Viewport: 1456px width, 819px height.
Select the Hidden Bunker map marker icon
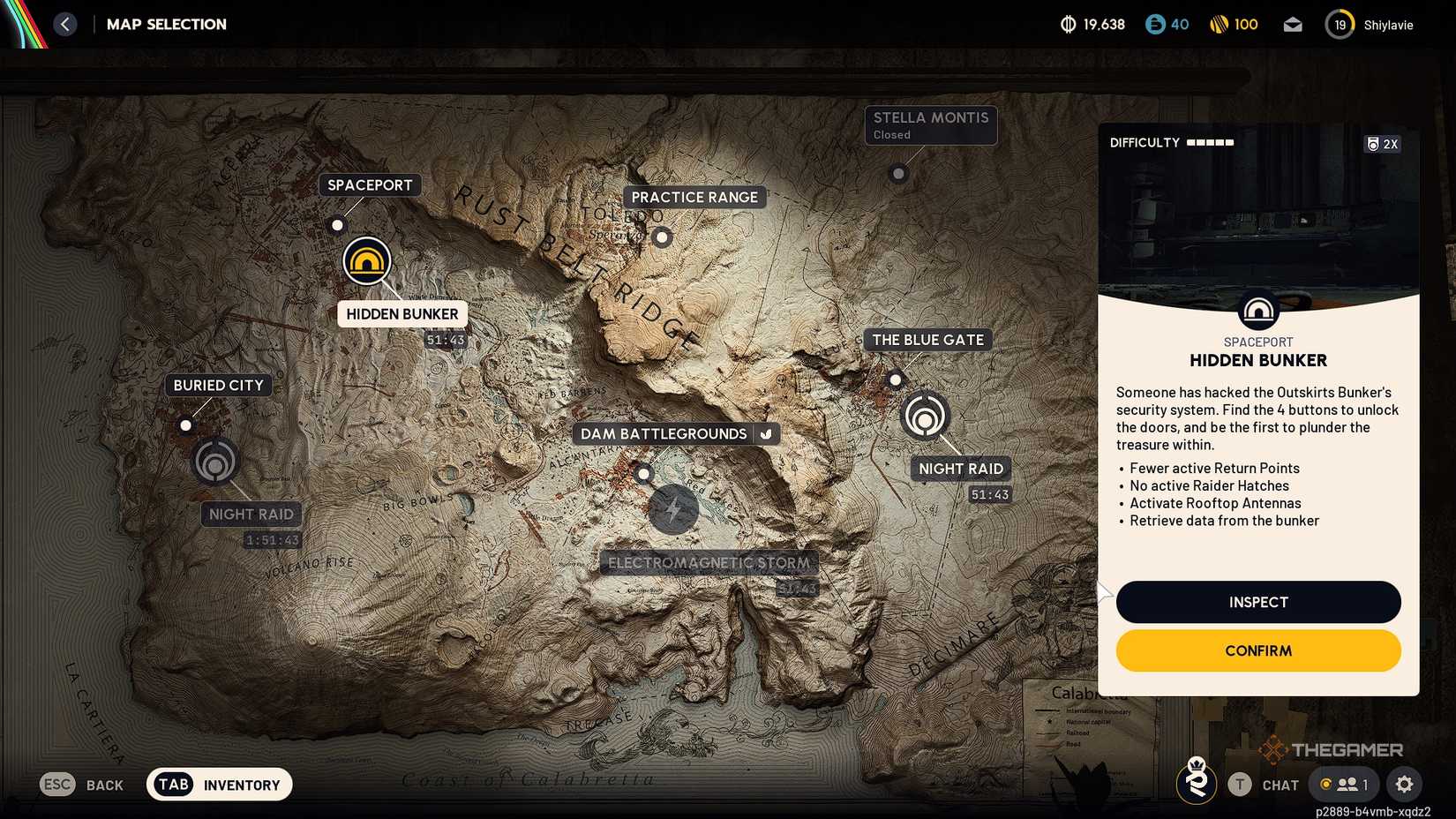pos(367,260)
